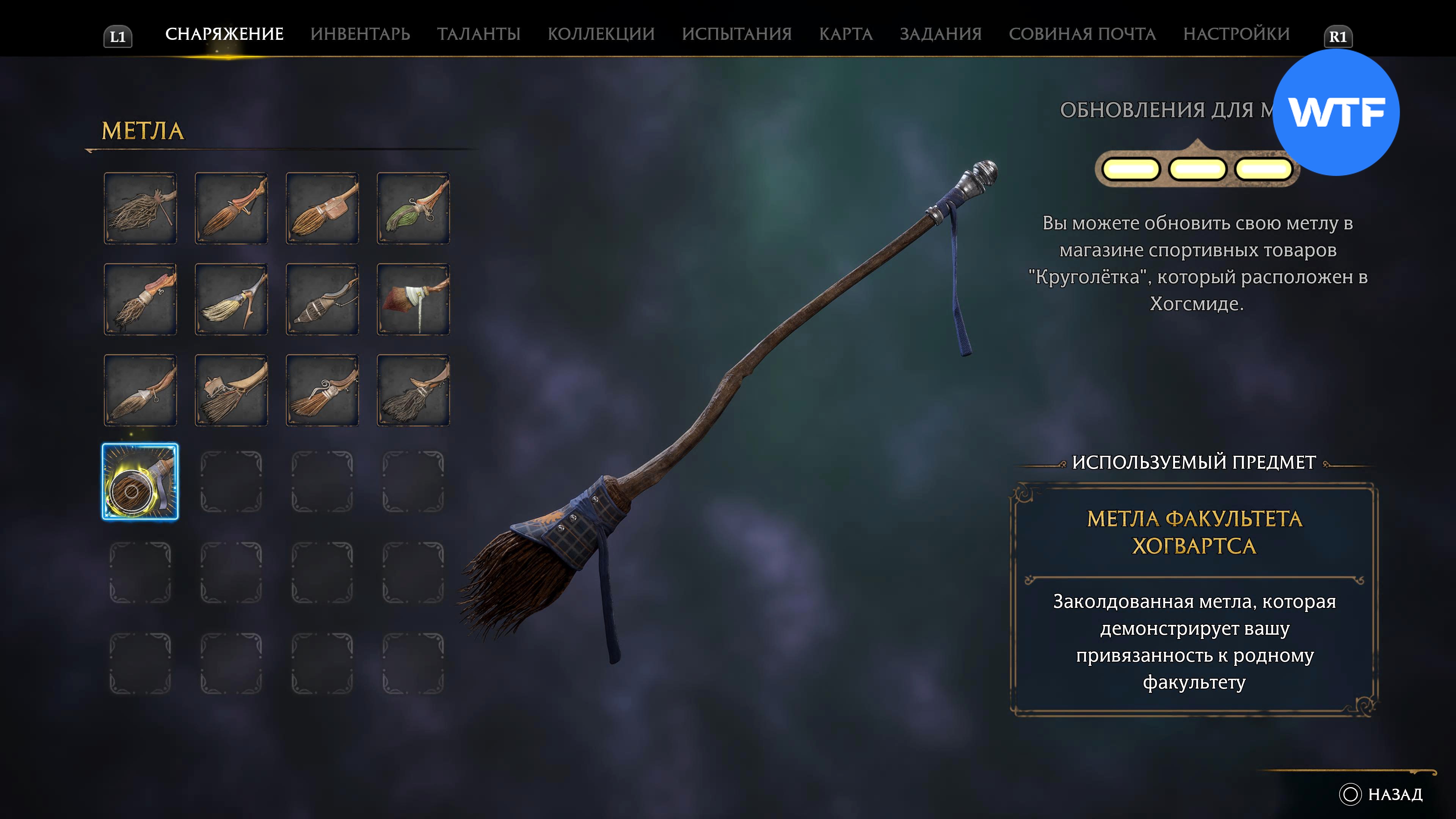Go to the Коллекции tab
Viewport: 1456px width, 819px height.
click(601, 34)
